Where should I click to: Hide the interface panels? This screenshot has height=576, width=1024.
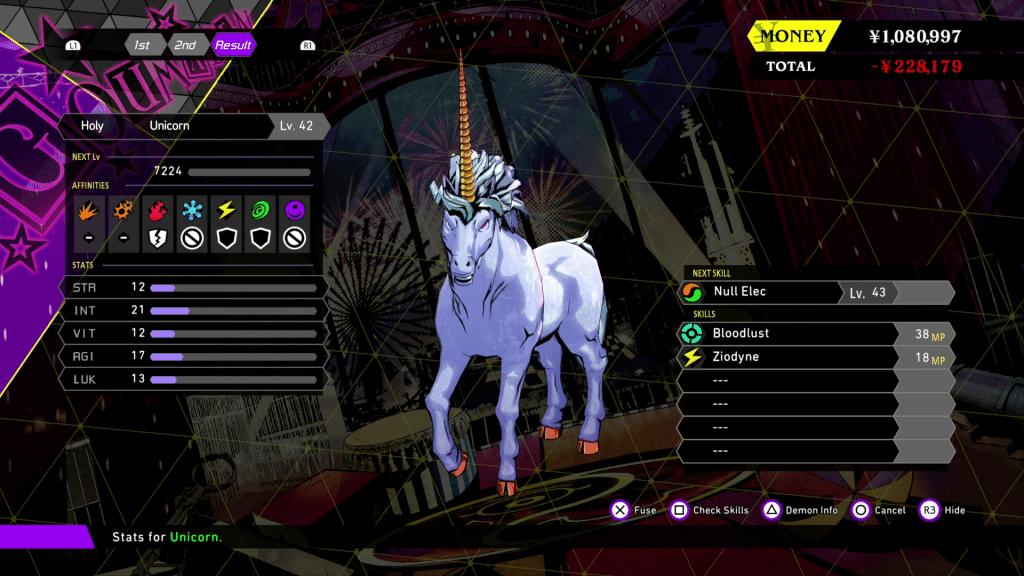coord(942,510)
